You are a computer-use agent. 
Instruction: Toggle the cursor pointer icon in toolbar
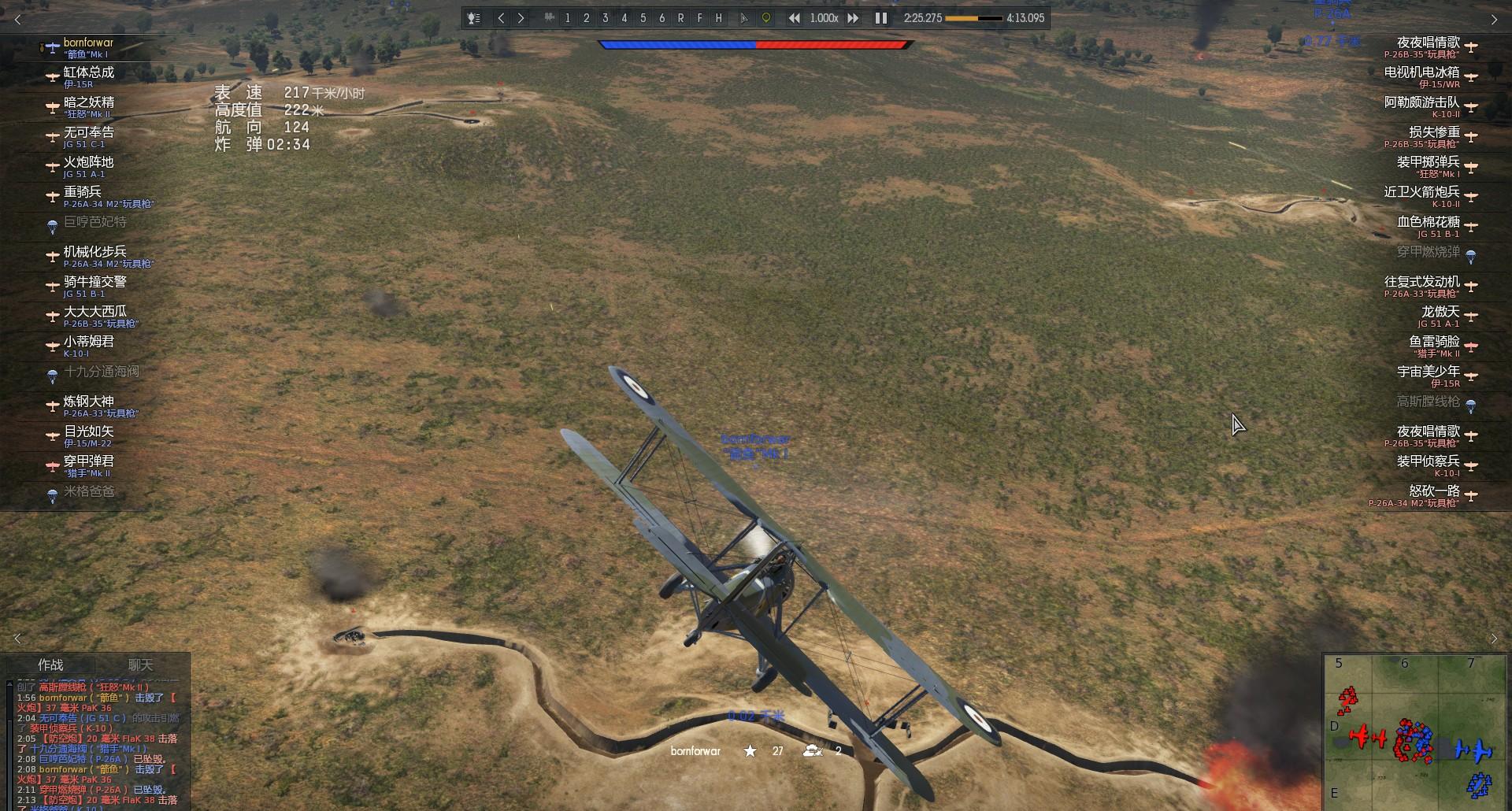(744, 18)
